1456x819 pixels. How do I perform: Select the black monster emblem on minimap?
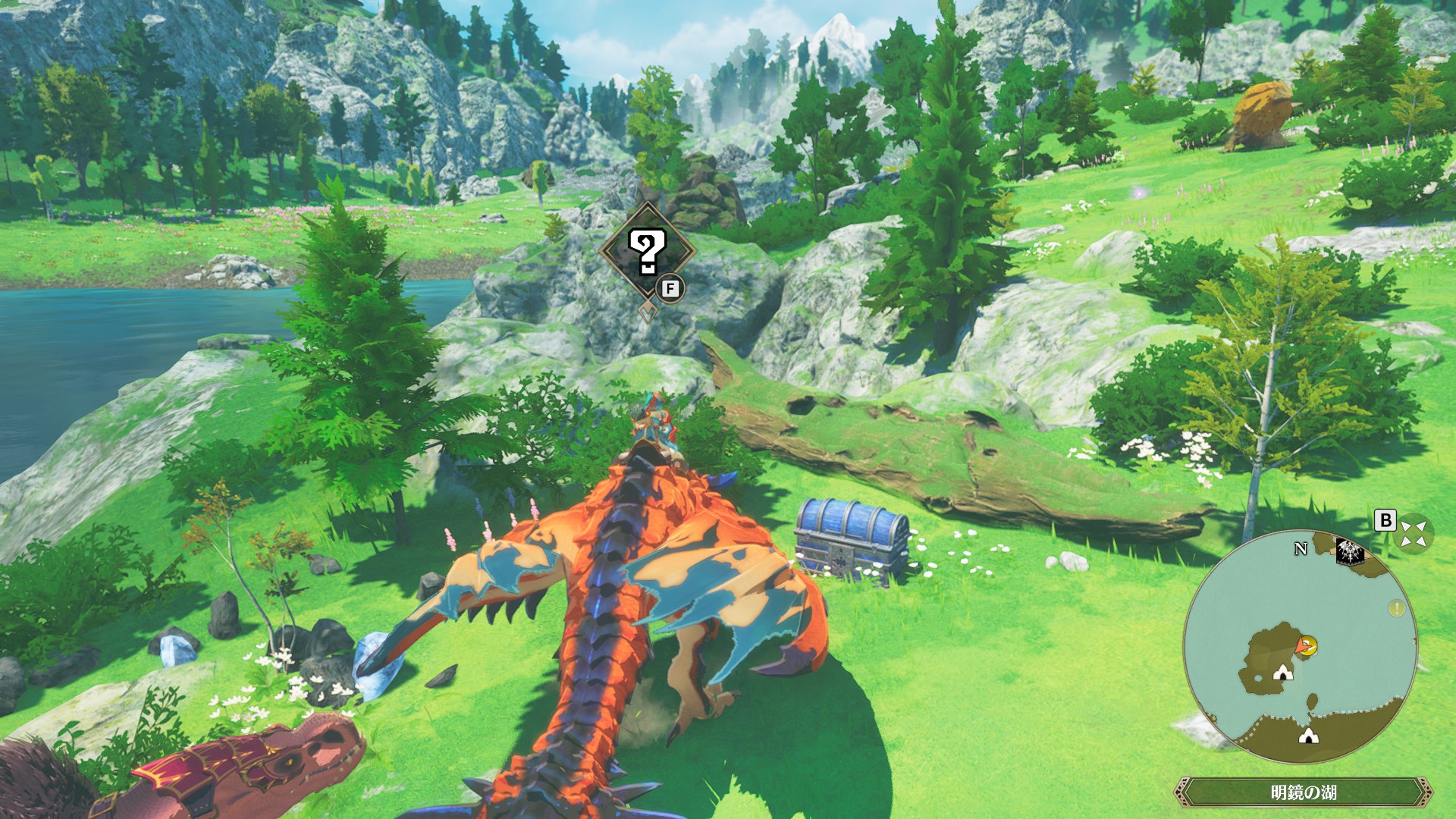tap(1351, 553)
